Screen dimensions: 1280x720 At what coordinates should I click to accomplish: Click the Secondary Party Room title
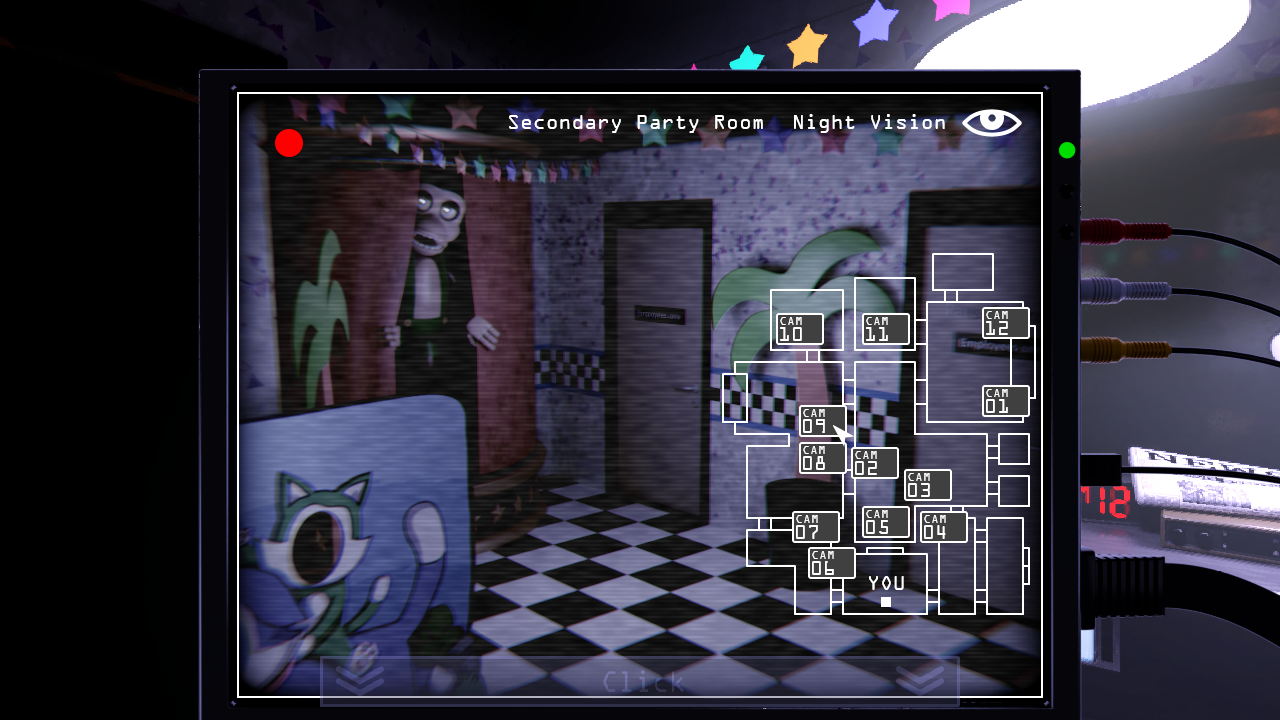point(637,122)
